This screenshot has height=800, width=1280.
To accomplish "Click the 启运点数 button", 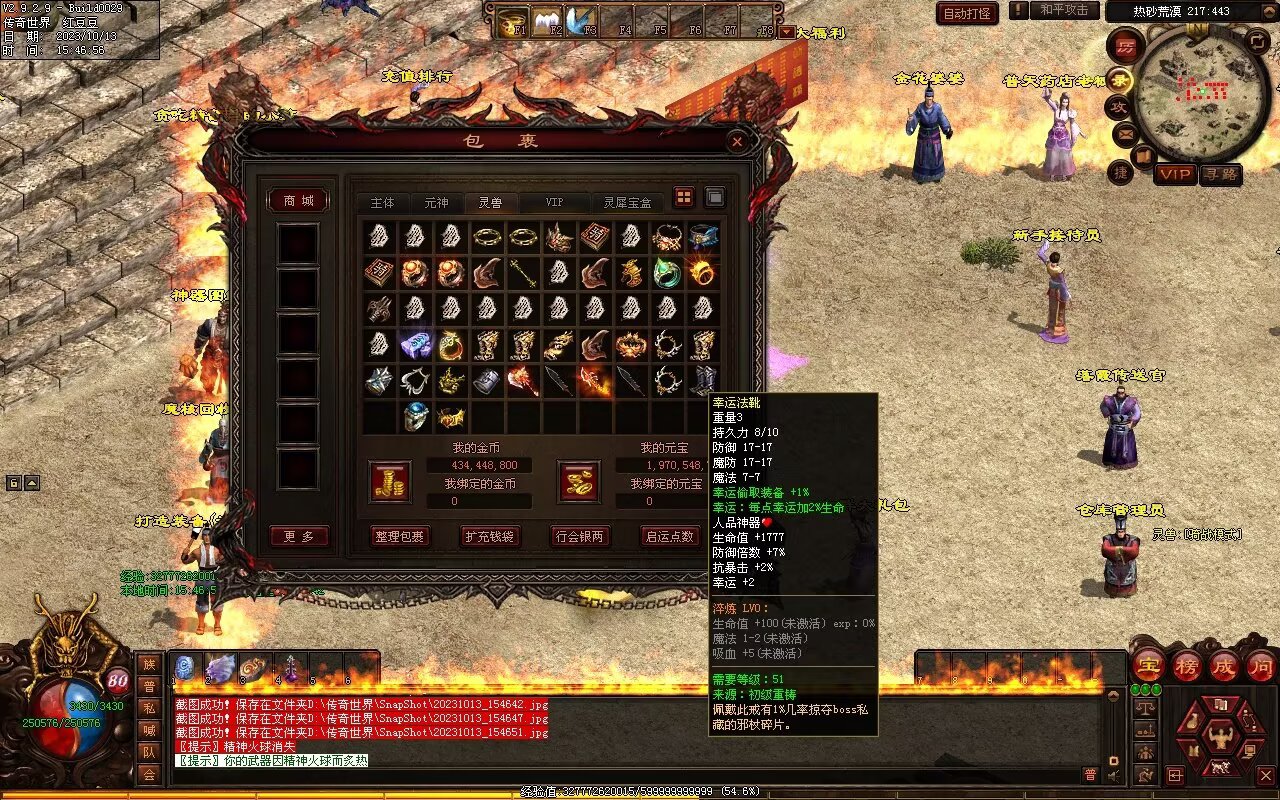I will coord(669,536).
